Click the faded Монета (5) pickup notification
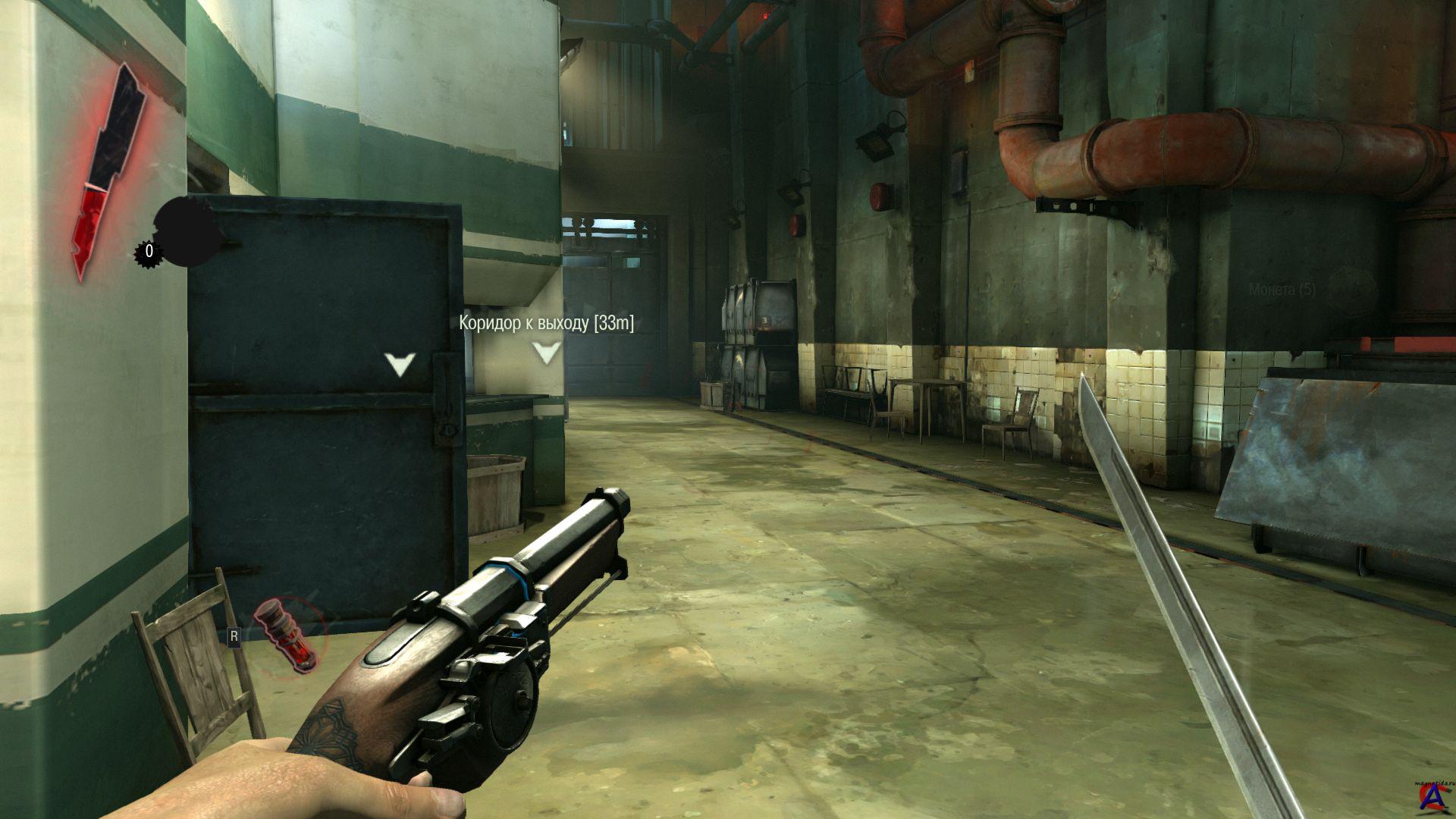The width and height of the screenshot is (1456, 819). point(1282,290)
